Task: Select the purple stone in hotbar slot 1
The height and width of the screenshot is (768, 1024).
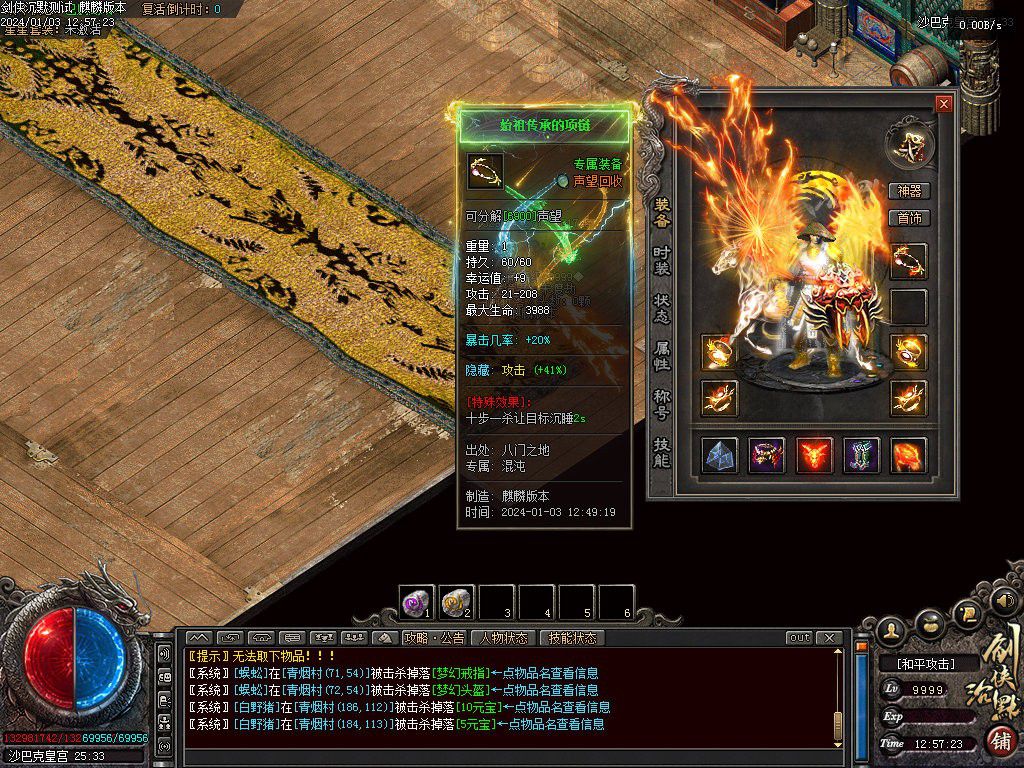Action: [416, 602]
